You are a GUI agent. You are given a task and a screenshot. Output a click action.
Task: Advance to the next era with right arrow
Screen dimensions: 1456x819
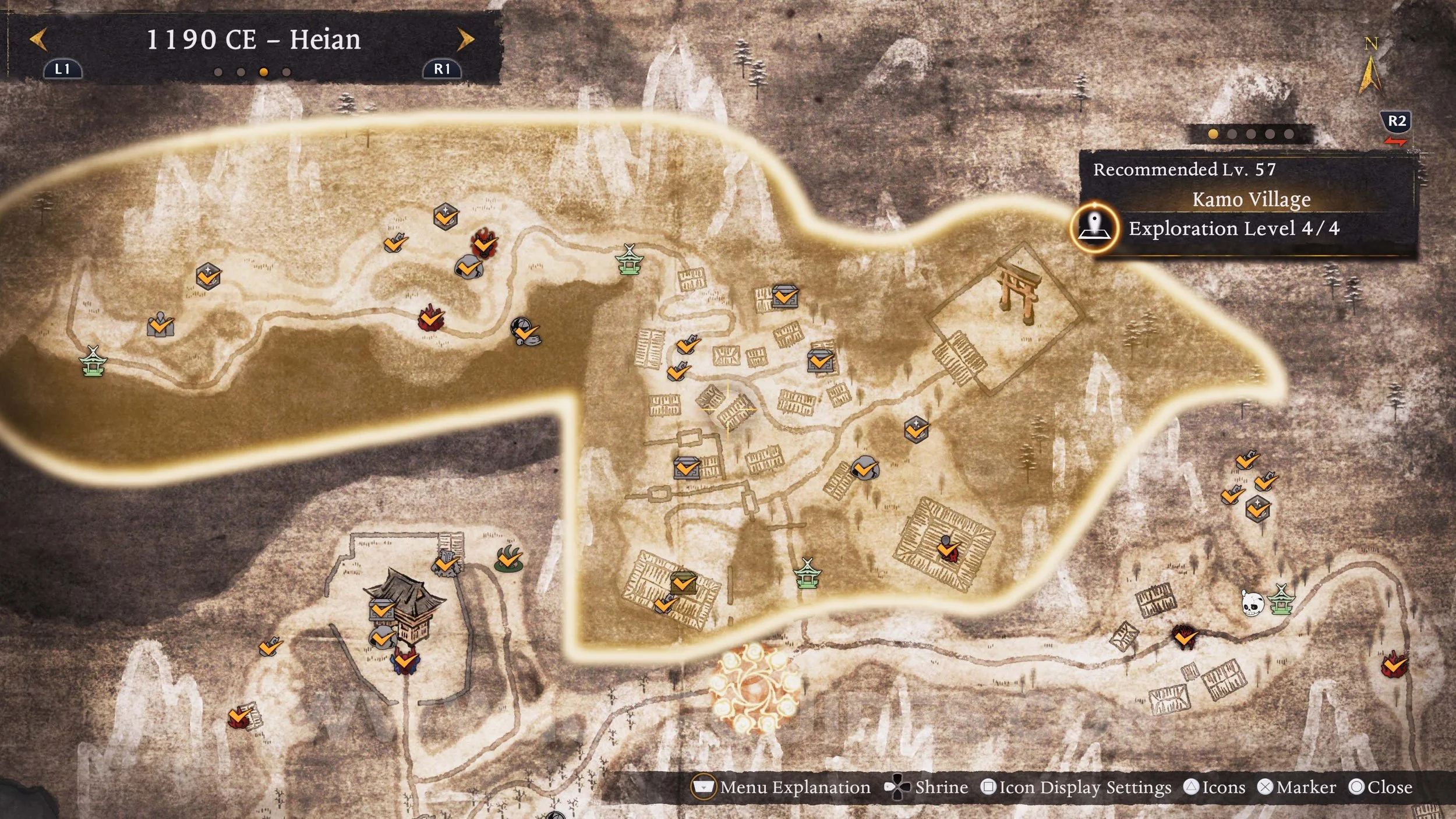point(465,40)
